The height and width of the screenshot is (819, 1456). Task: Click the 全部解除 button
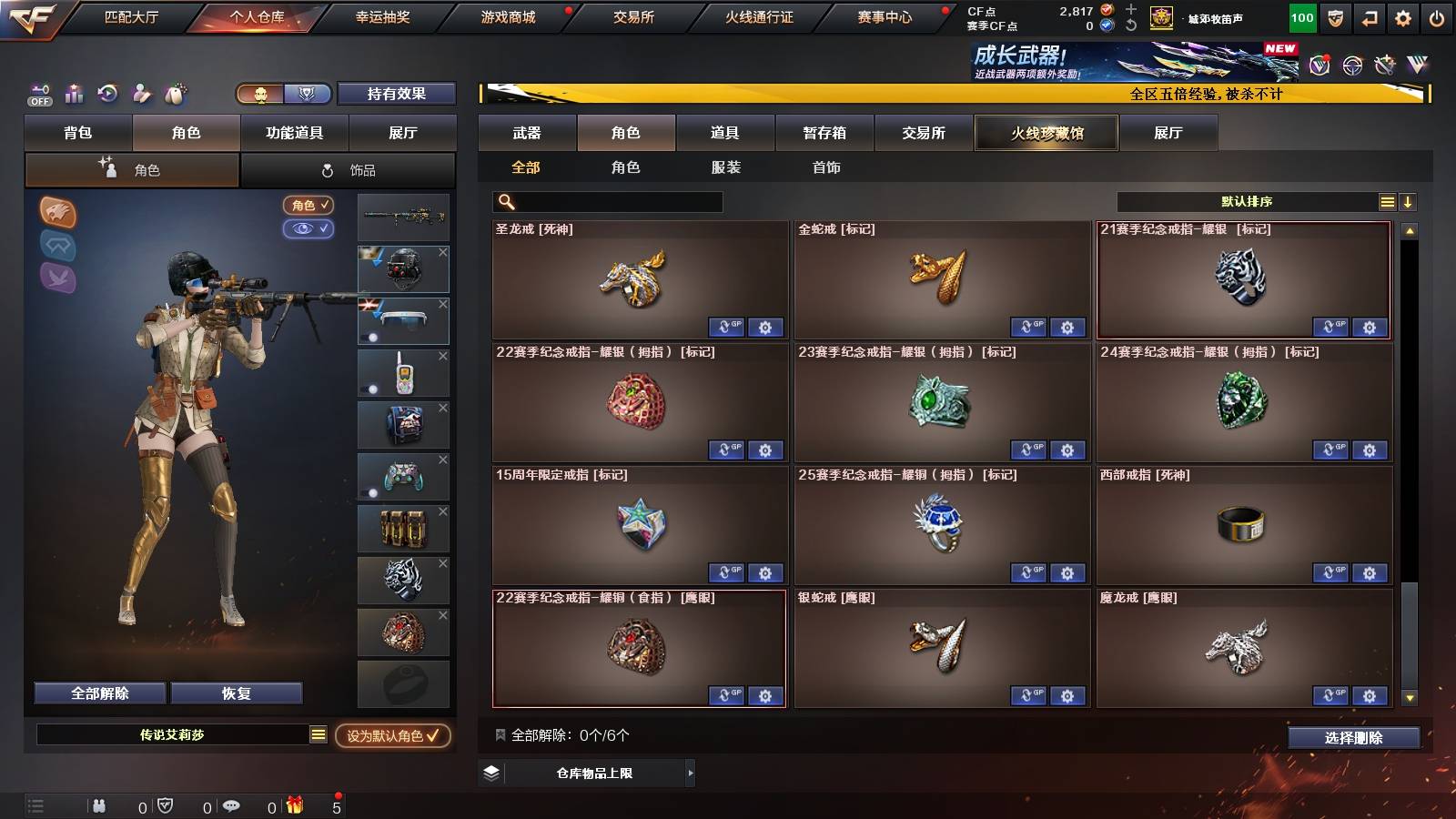coord(98,693)
